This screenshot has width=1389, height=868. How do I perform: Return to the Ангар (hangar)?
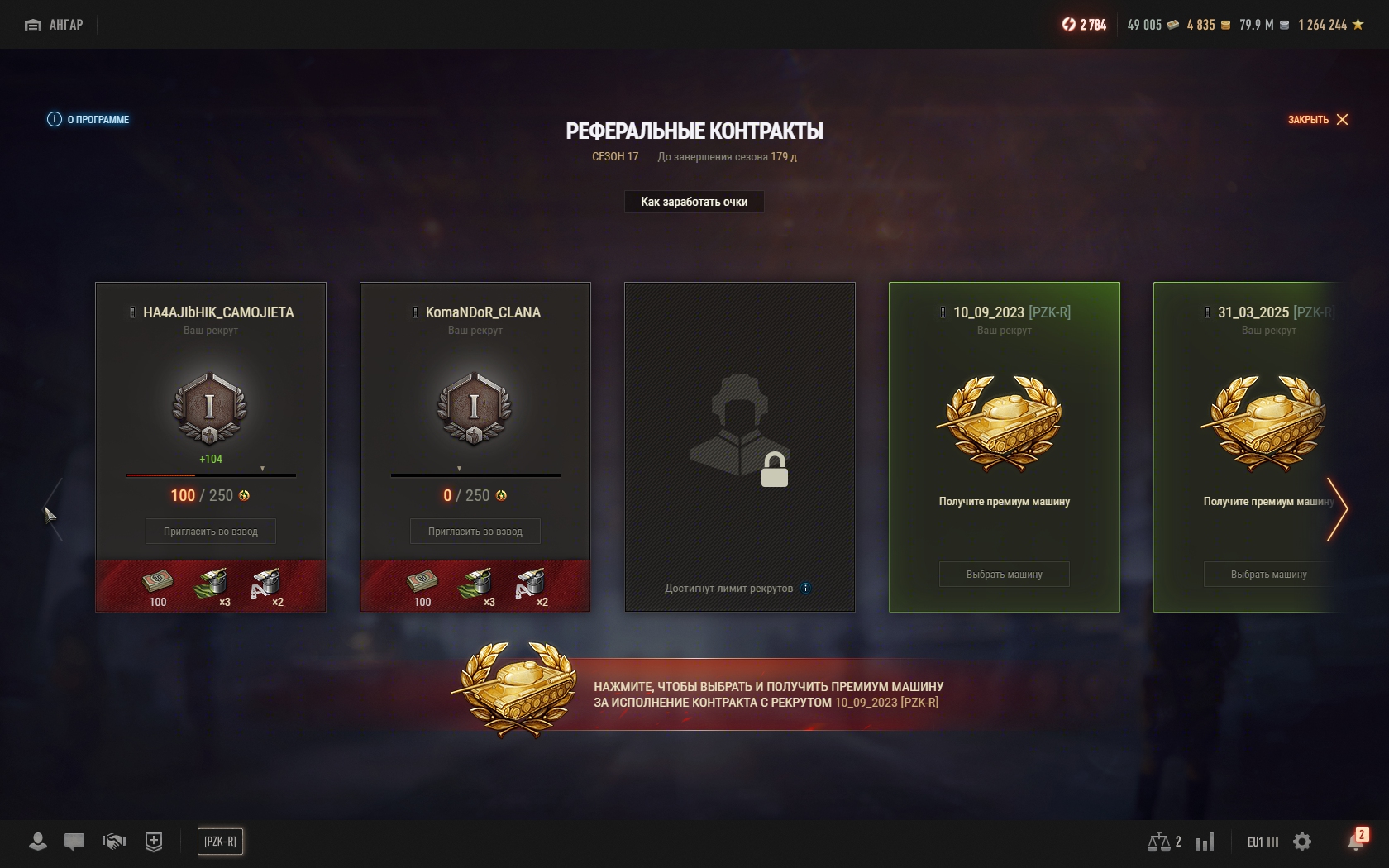pos(55,25)
